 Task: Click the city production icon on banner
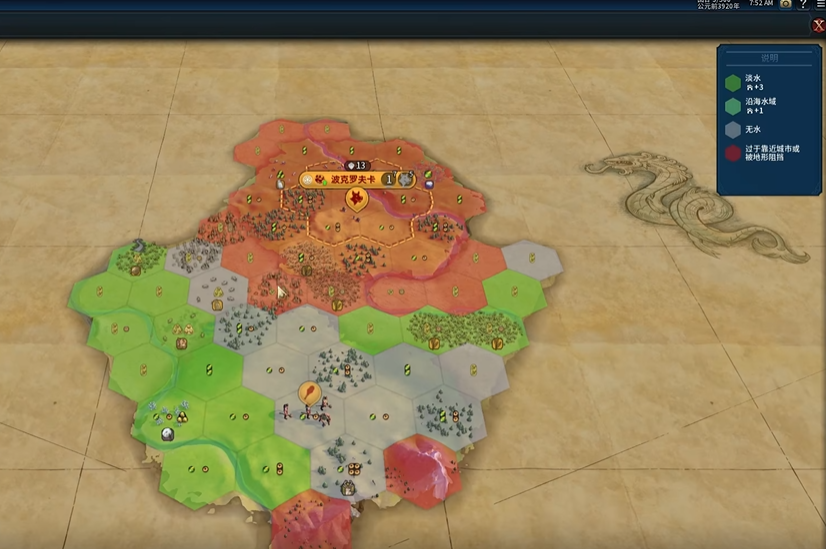[405, 180]
